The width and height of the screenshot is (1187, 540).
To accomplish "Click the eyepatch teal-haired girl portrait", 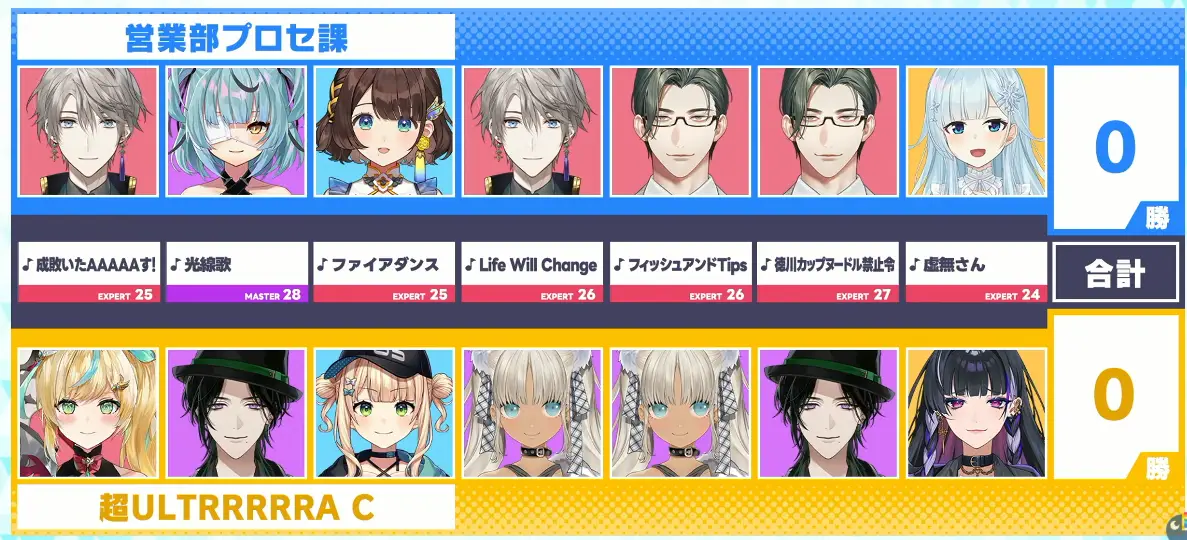I will [237, 131].
